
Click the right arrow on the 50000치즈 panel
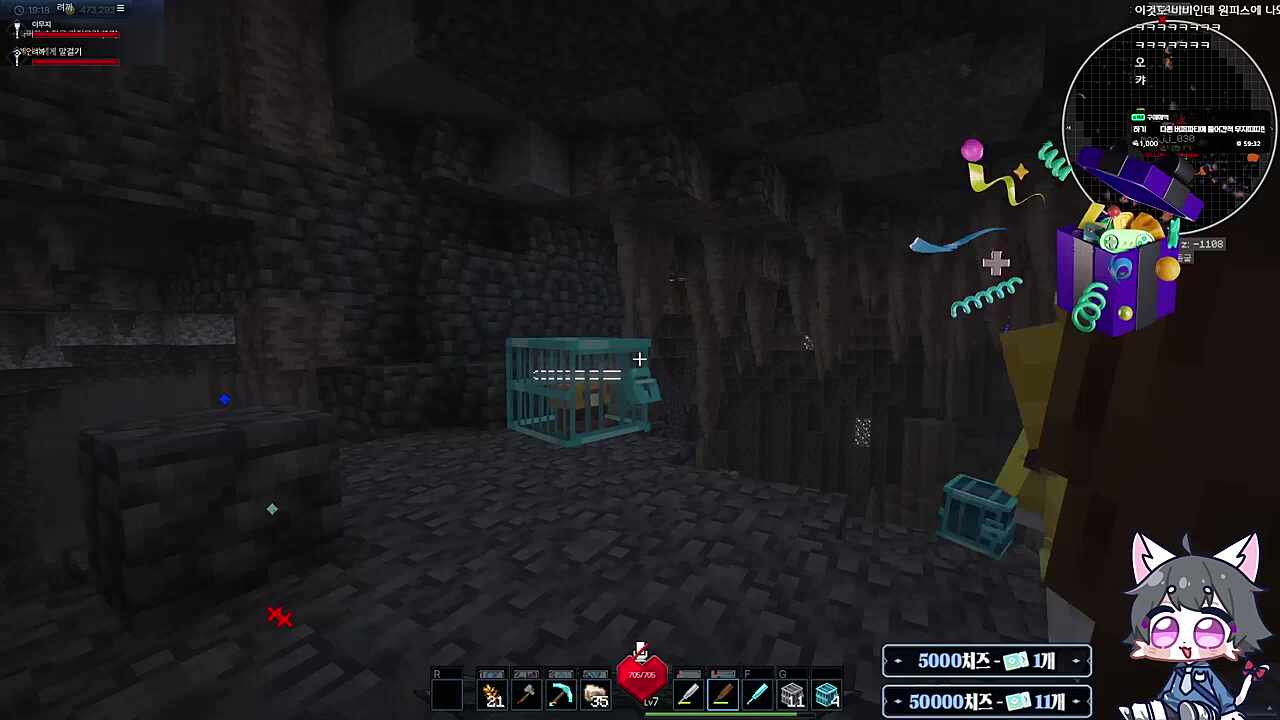point(1075,701)
